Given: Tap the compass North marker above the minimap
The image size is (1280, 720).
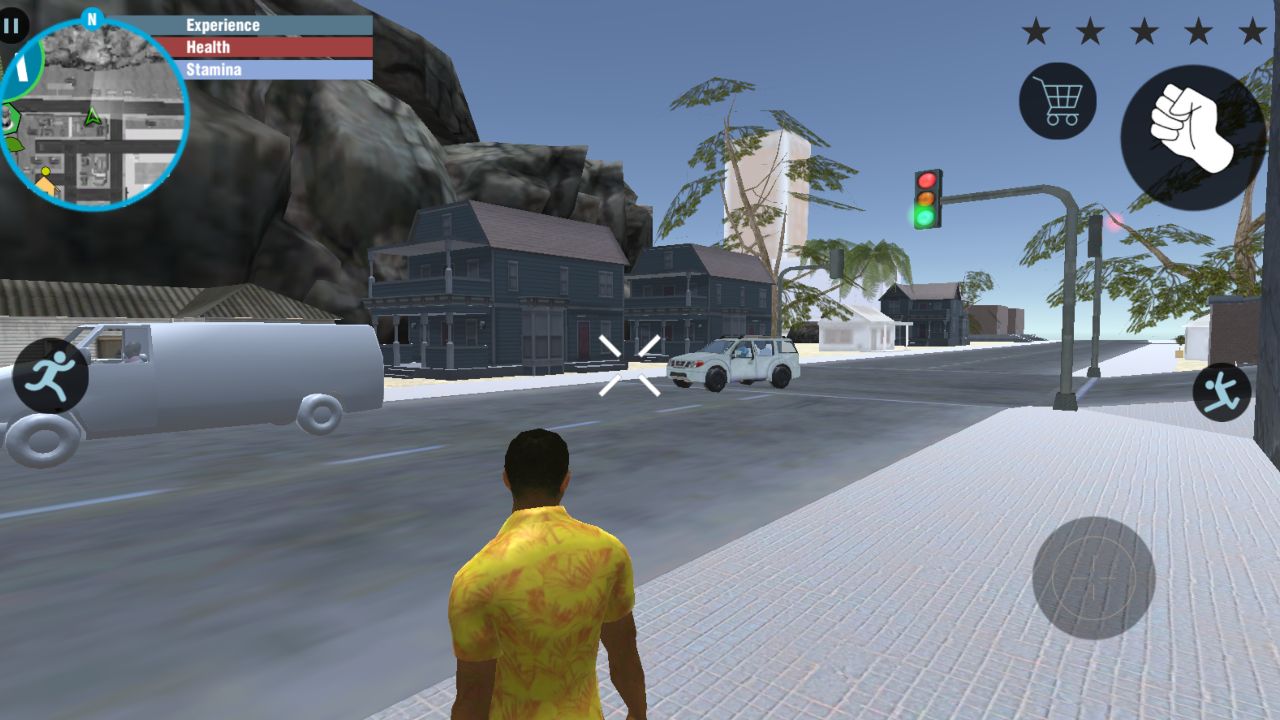Looking at the screenshot, I should coord(93,16).
